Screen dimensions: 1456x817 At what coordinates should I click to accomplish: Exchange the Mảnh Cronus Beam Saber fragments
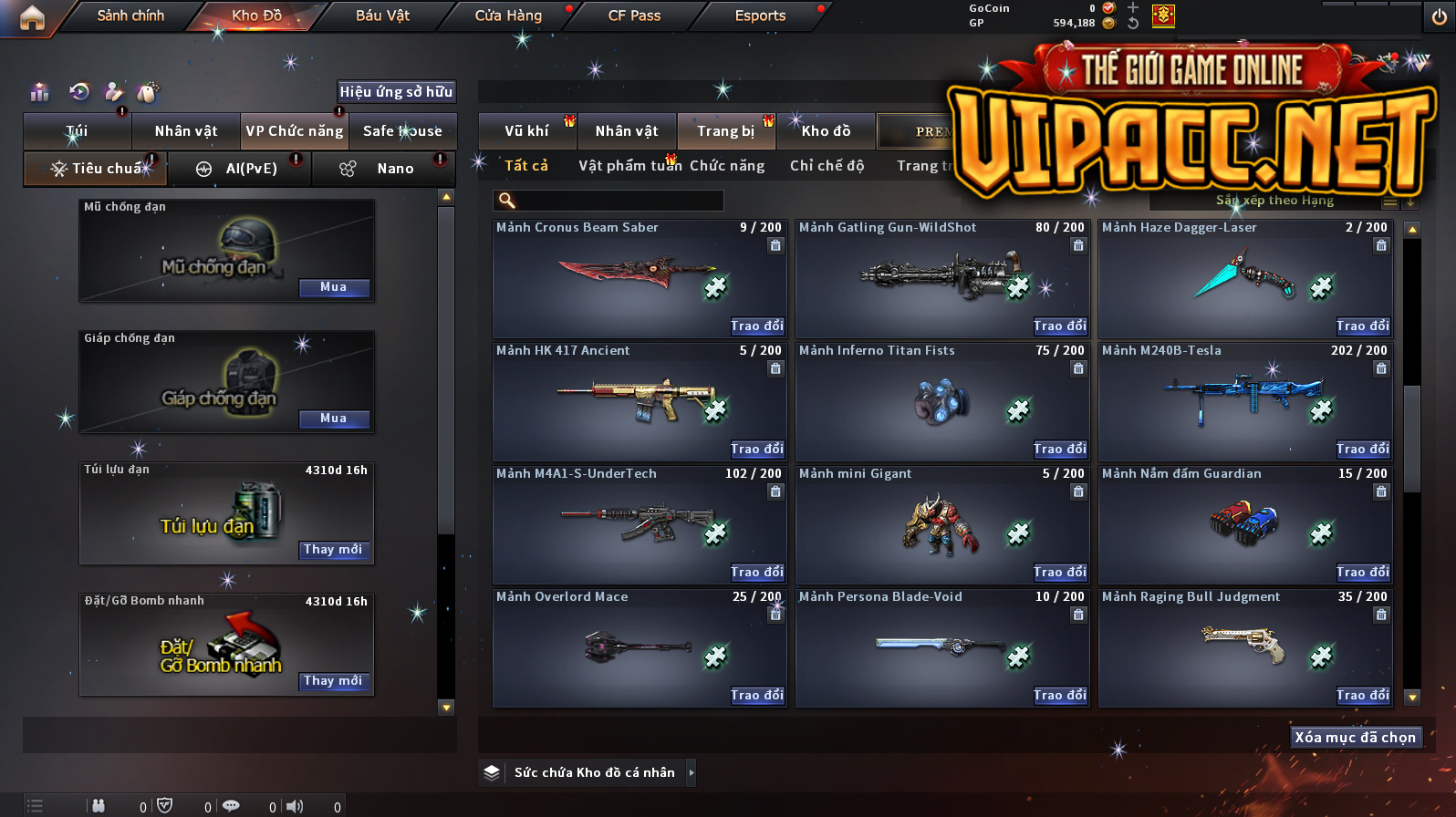click(x=756, y=326)
